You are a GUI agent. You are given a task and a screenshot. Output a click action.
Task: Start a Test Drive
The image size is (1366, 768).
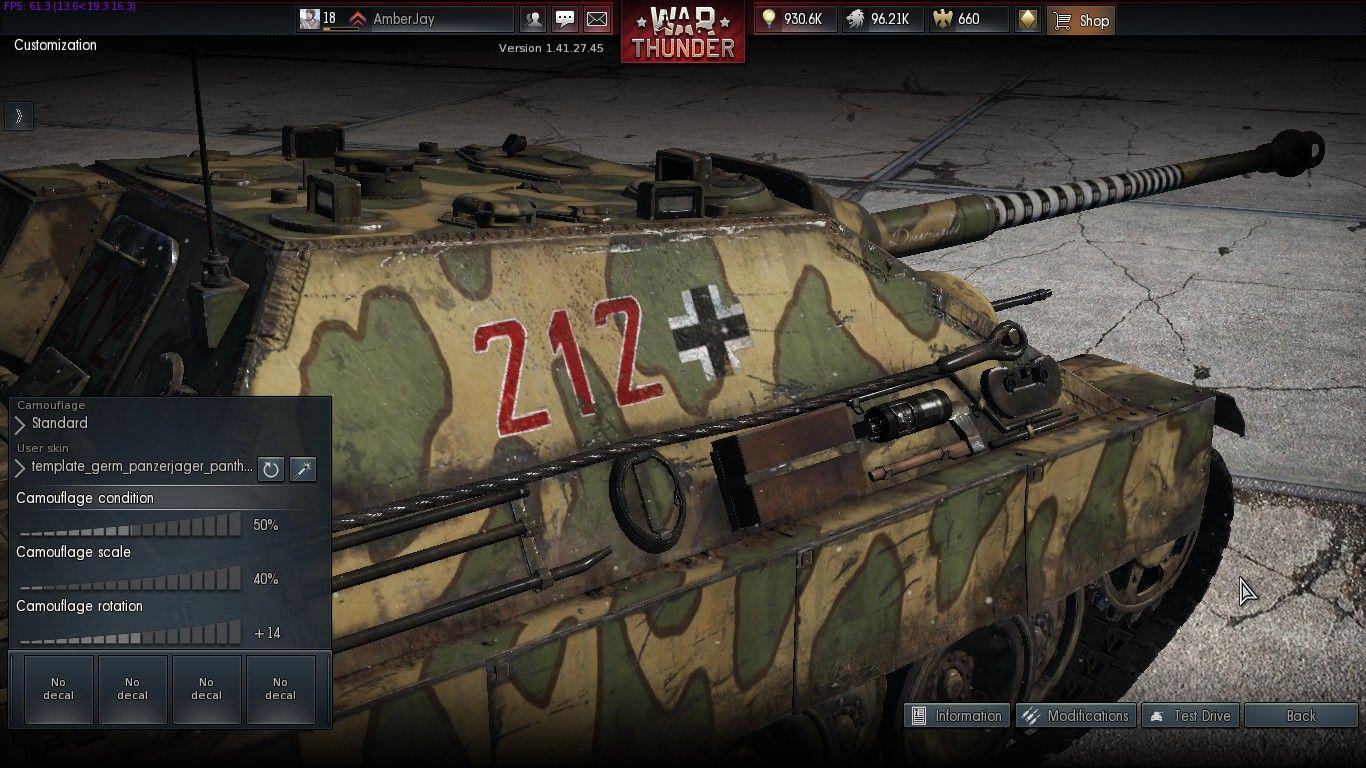coord(1190,715)
